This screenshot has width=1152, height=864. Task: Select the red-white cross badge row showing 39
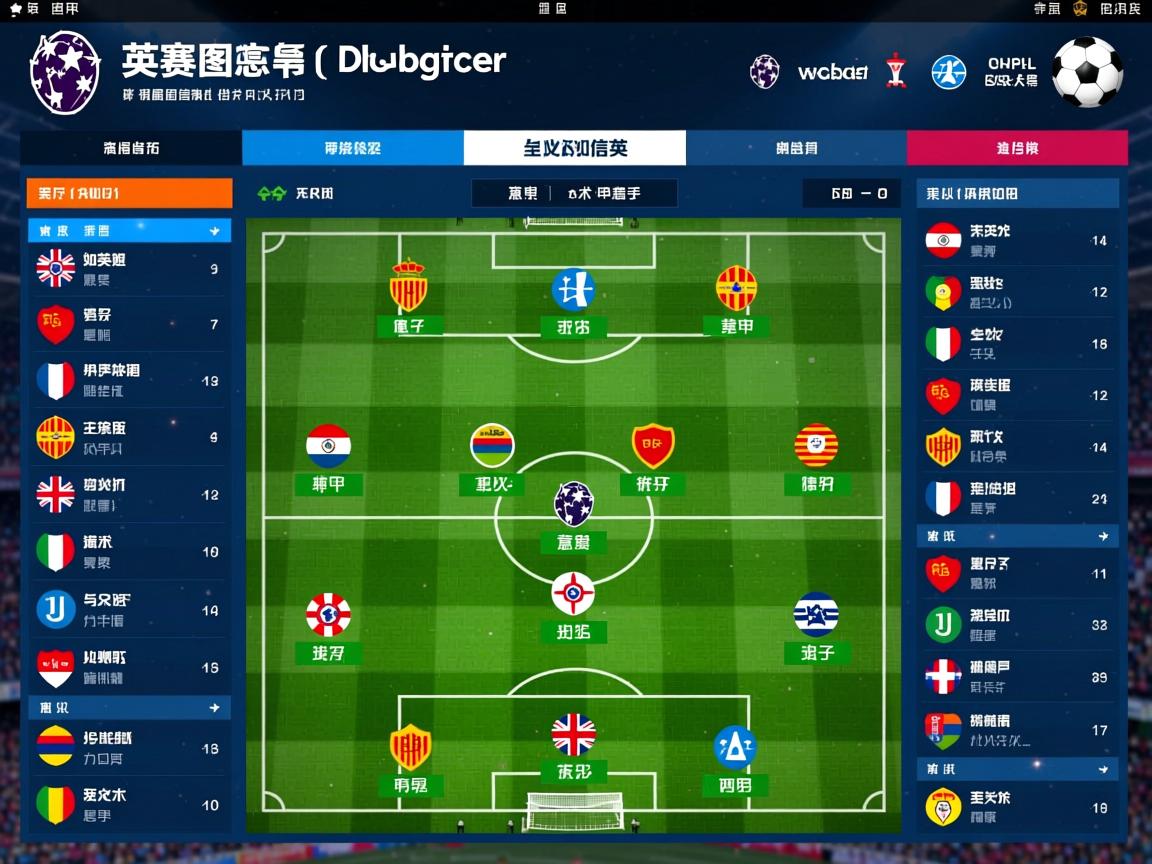coord(1018,677)
